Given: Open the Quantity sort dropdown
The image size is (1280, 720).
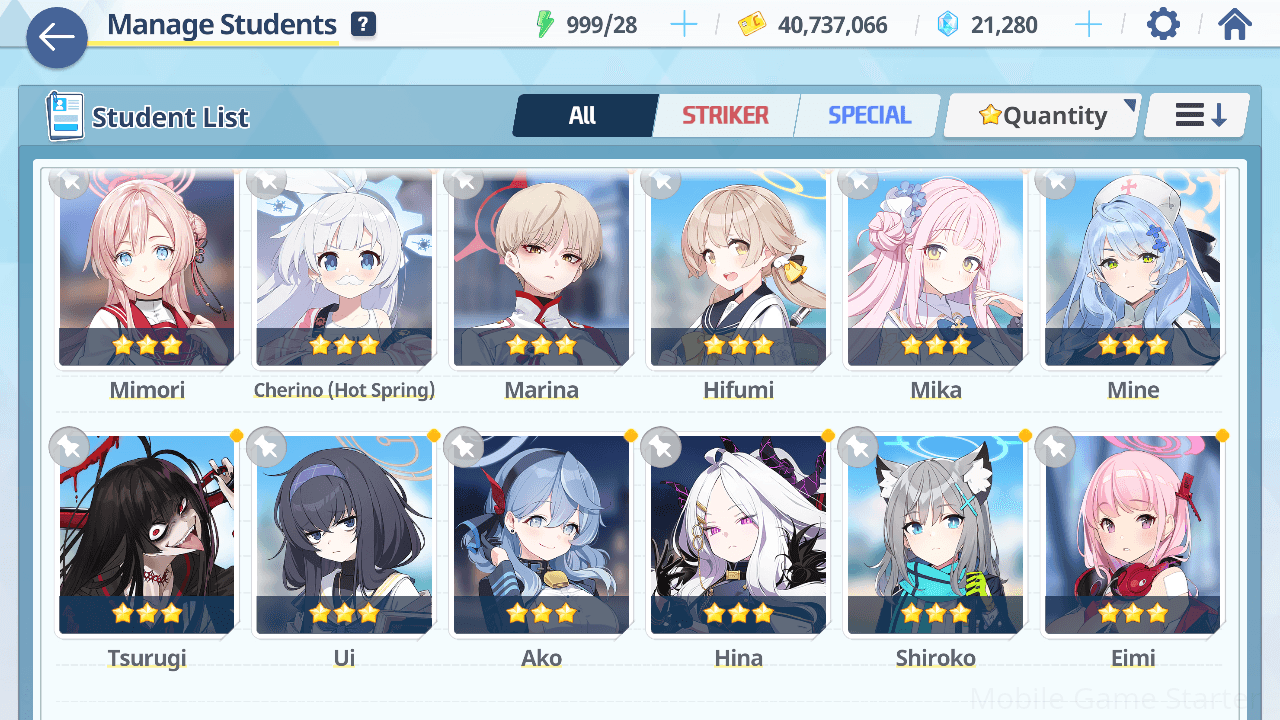Looking at the screenshot, I should pos(1042,116).
